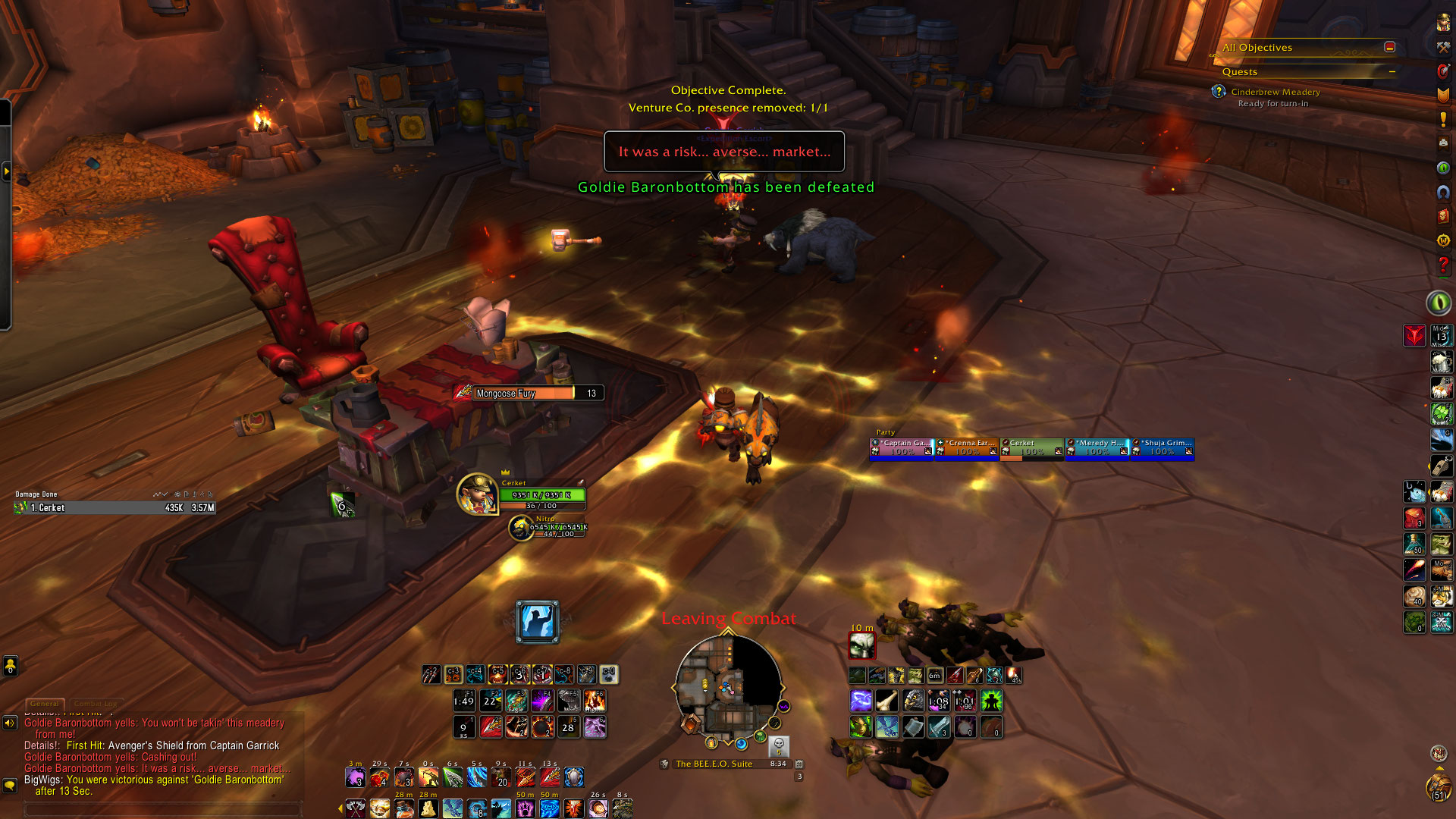Open the Combat Log tab

[x=96, y=704]
